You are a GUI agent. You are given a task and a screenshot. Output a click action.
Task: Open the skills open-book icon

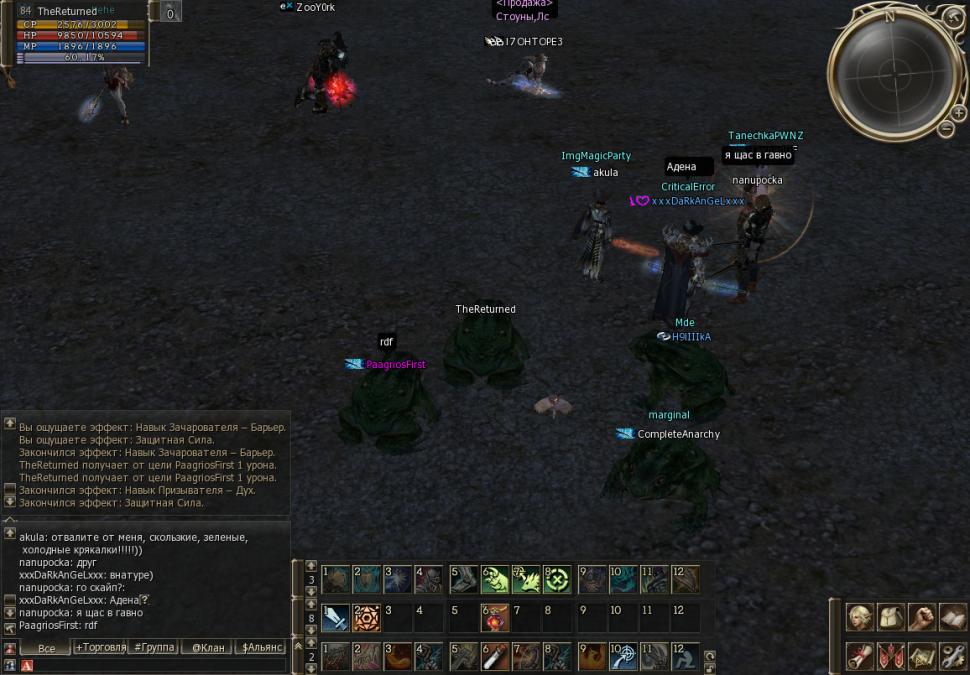point(953,618)
